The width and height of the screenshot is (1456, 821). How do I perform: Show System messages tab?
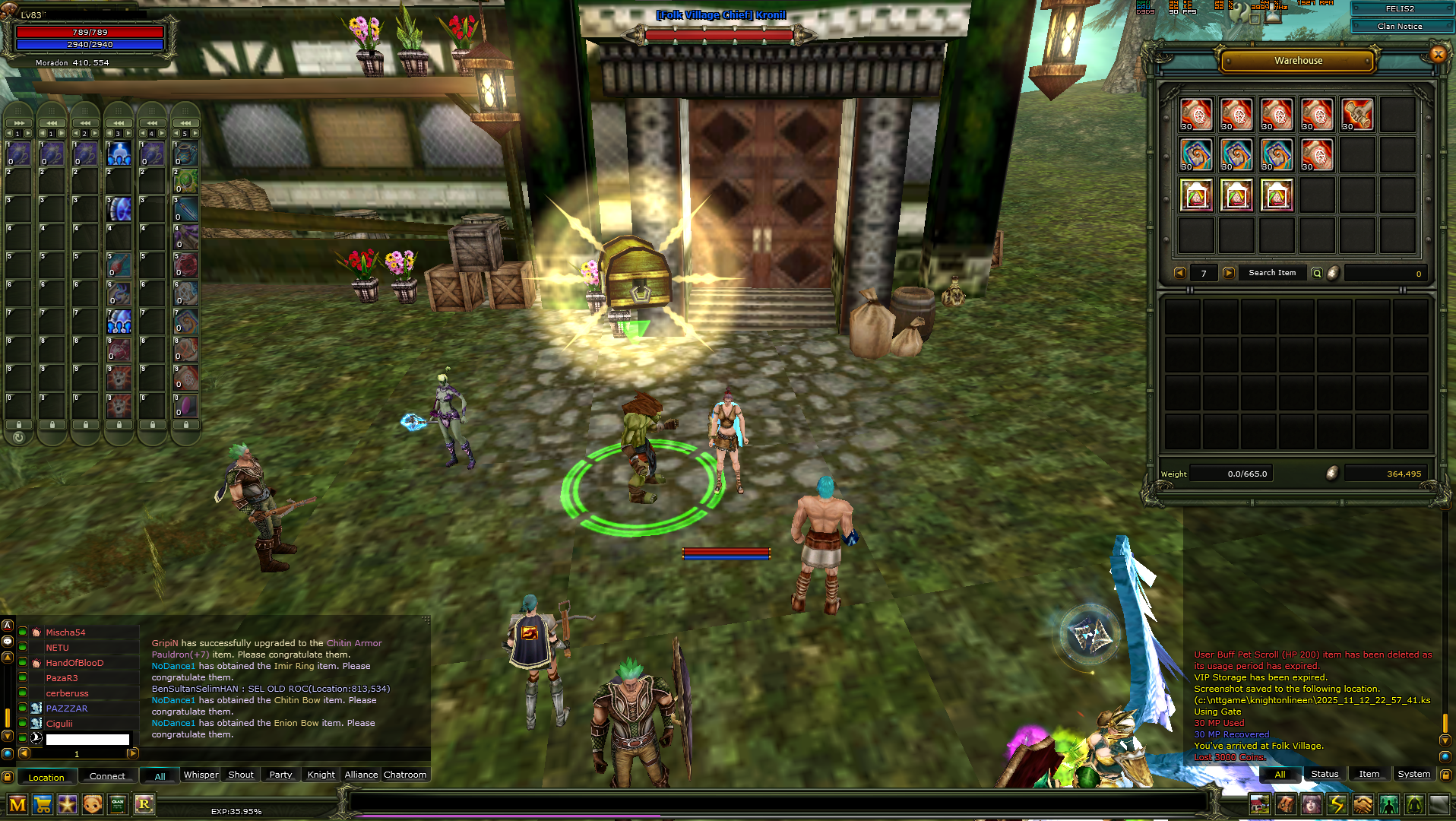[x=1413, y=774]
